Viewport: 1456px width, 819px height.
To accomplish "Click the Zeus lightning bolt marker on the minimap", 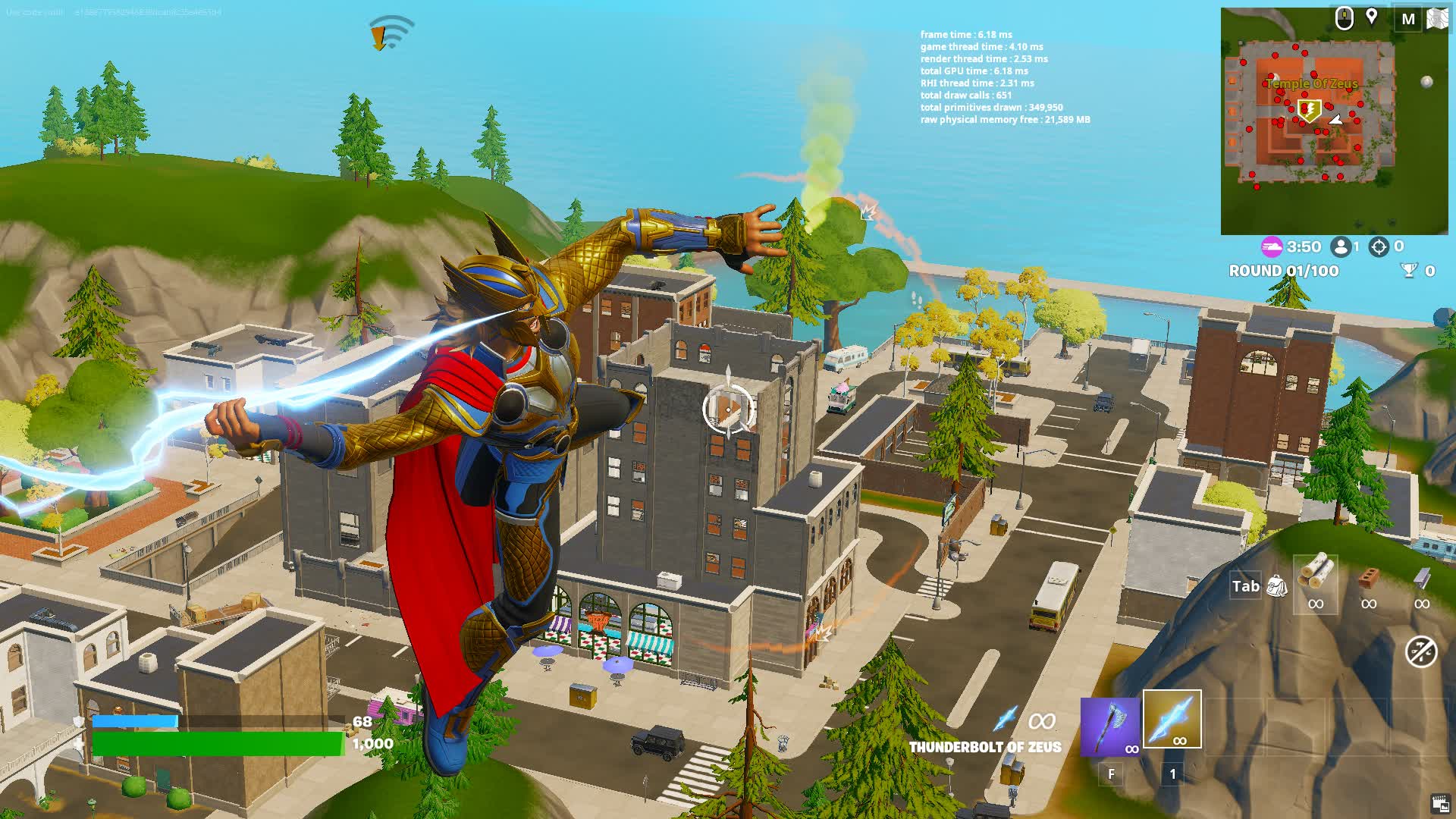I will (1309, 111).
